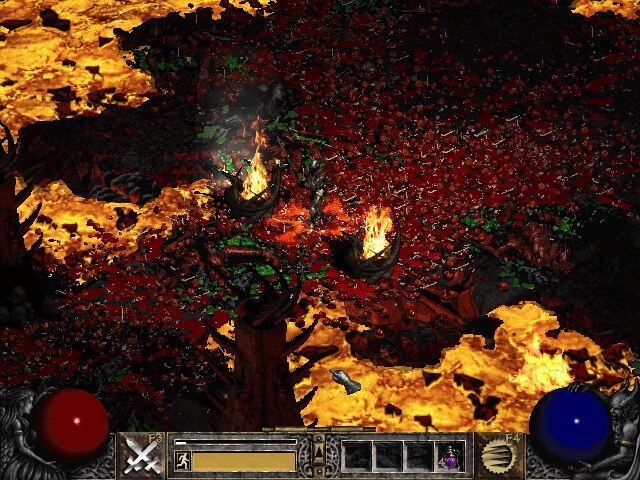Viewport: 640px width, 480px height.
Task: Toggle the run/walk button
Action: pyautogui.click(x=182, y=461)
